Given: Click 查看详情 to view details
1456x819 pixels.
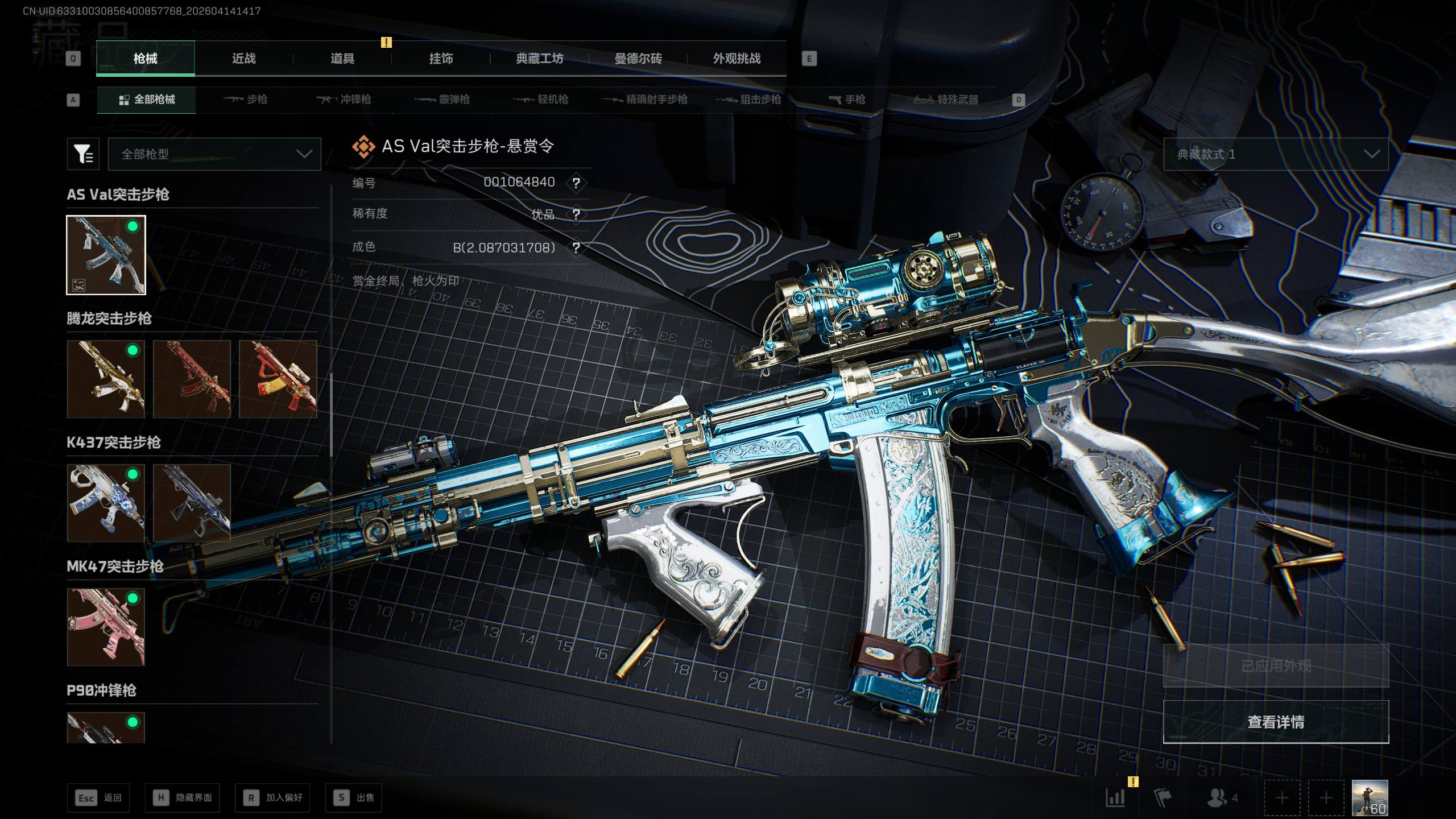Looking at the screenshot, I should point(1275,722).
